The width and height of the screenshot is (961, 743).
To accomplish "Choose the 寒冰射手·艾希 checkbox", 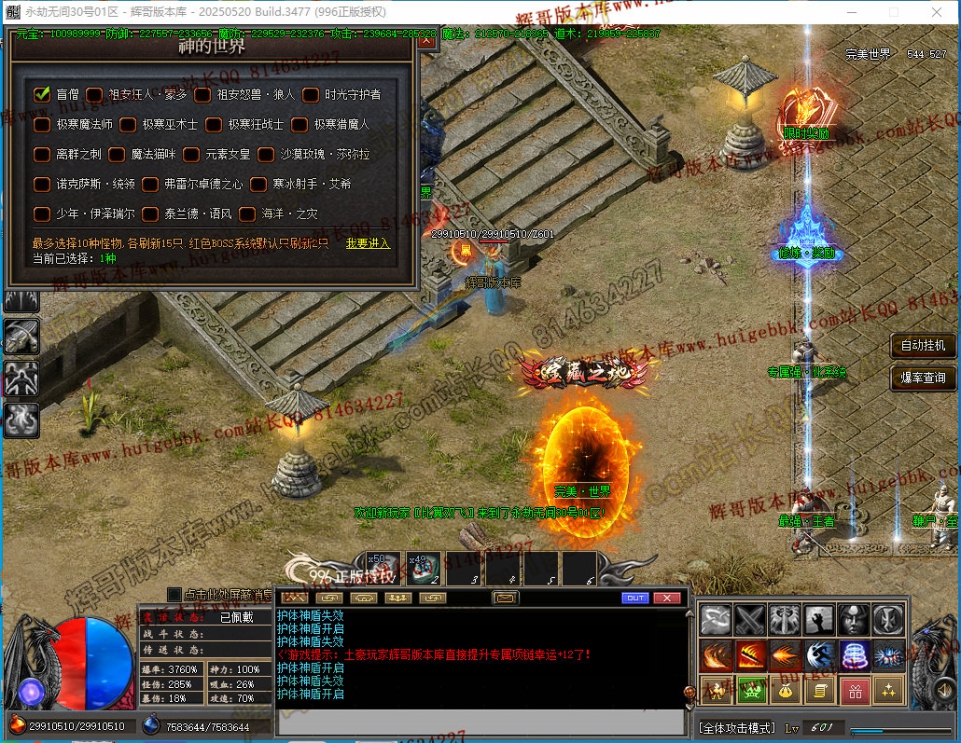I will pos(256,185).
